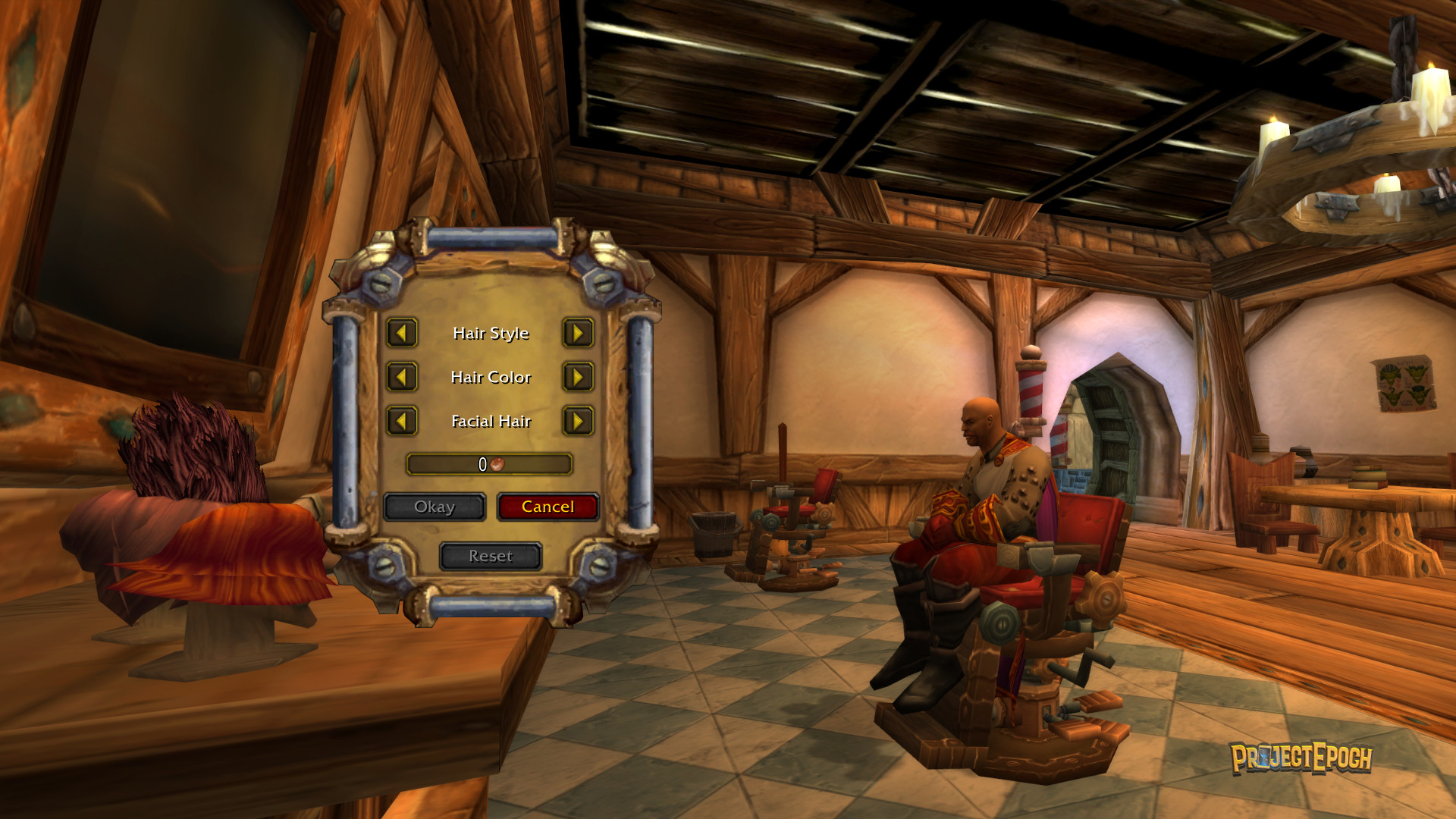Switch to the previous Hair Color
This screenshot has height=819, width=1456.
coord(402,377)
